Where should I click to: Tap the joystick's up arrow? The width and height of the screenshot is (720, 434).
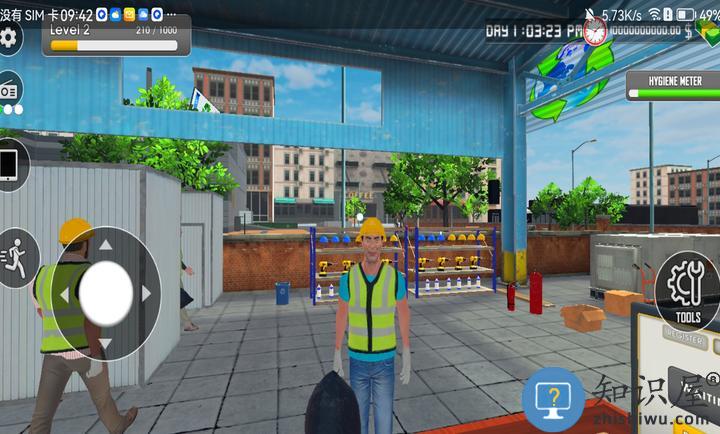105,244
